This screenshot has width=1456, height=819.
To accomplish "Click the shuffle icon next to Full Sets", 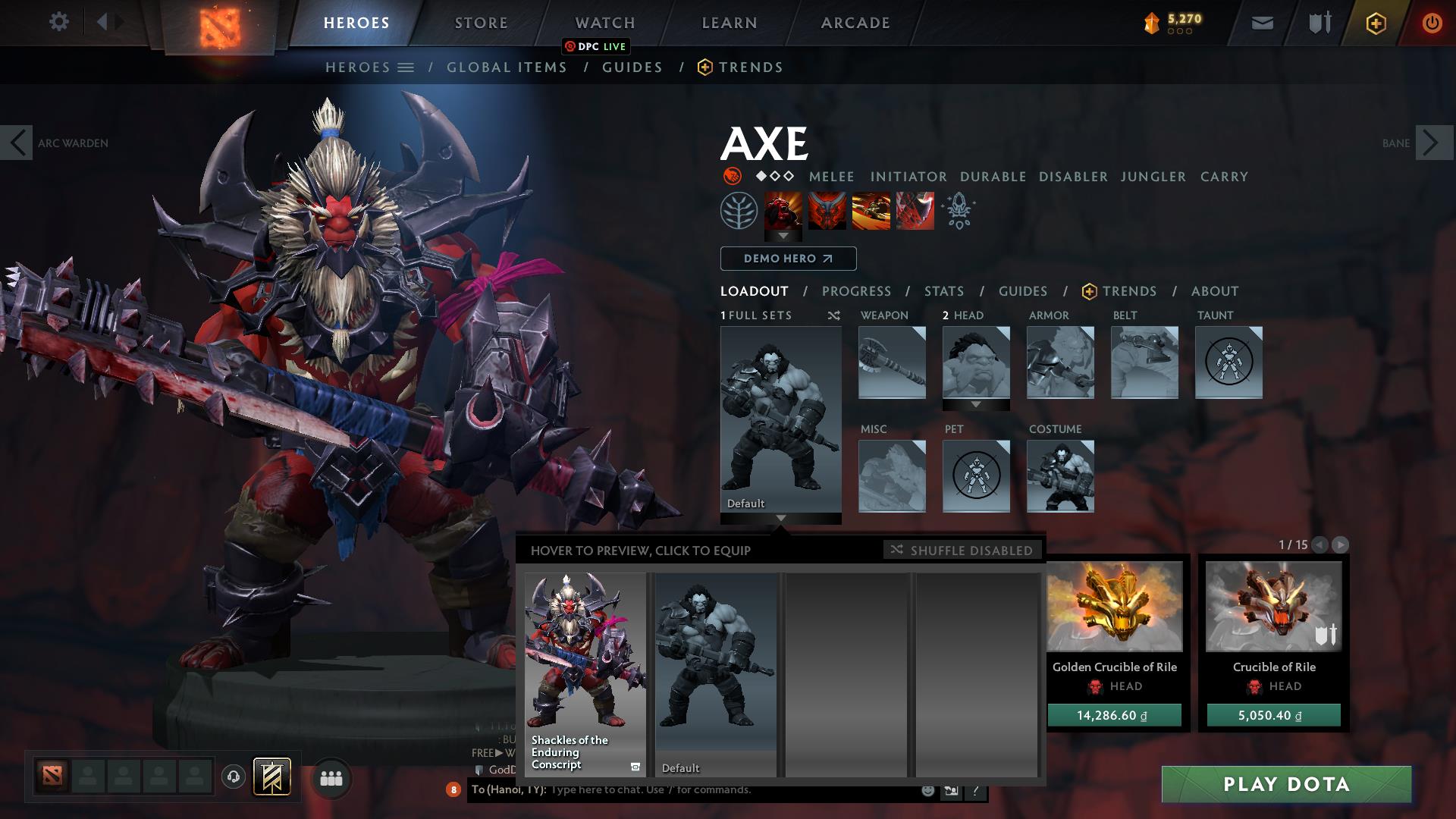I will pyautogui.click(x=836, y=315).
